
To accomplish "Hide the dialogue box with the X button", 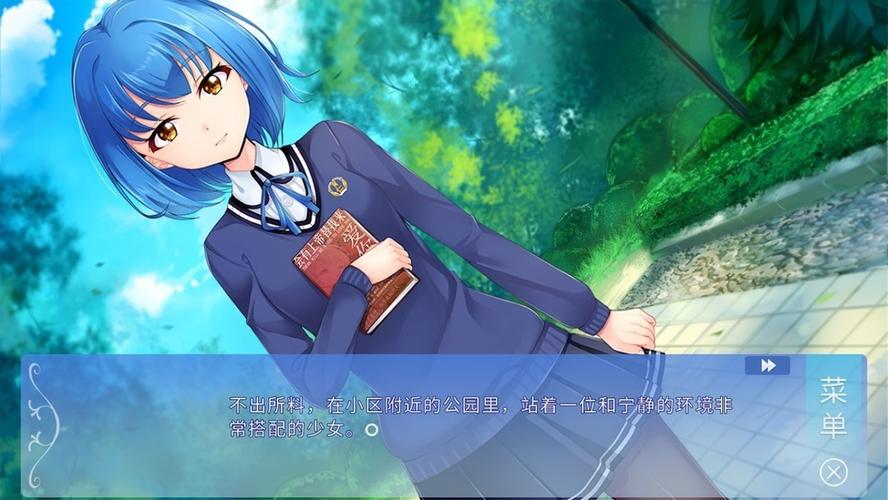I will [x=833, y=471].
